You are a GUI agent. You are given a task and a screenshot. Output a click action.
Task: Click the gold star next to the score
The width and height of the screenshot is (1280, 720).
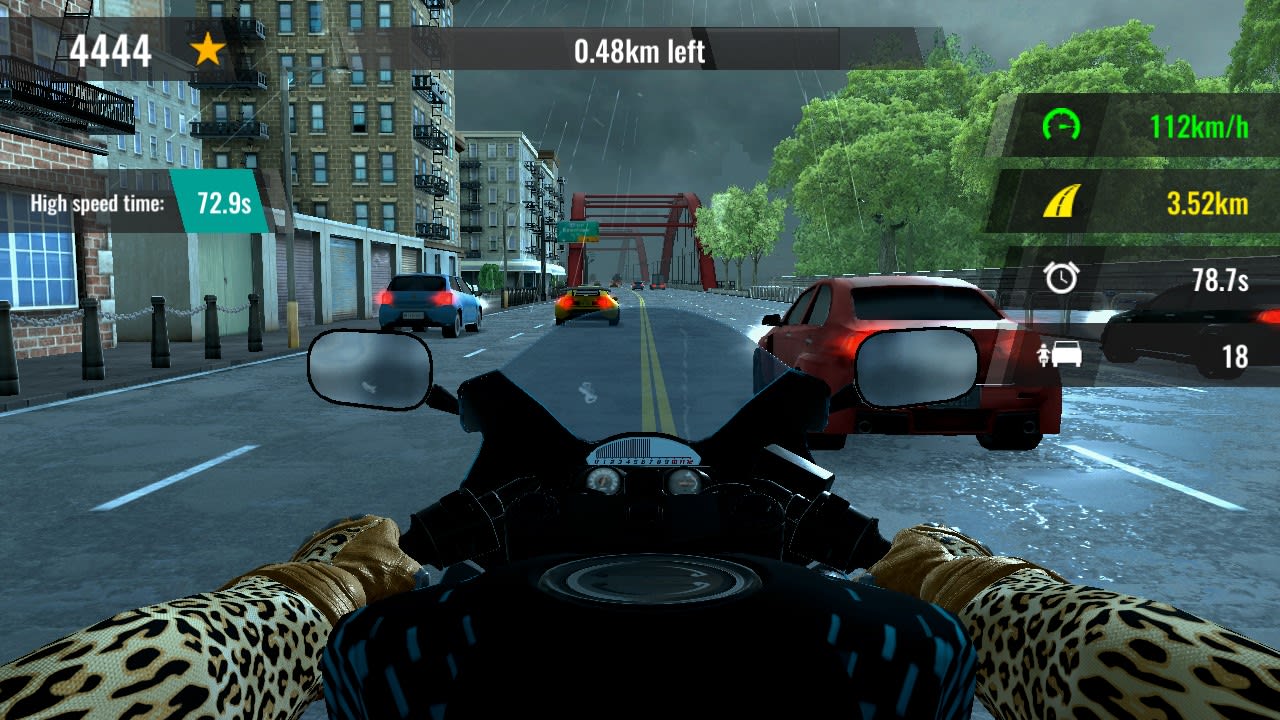pyautogui.click(x=210, y=51)
